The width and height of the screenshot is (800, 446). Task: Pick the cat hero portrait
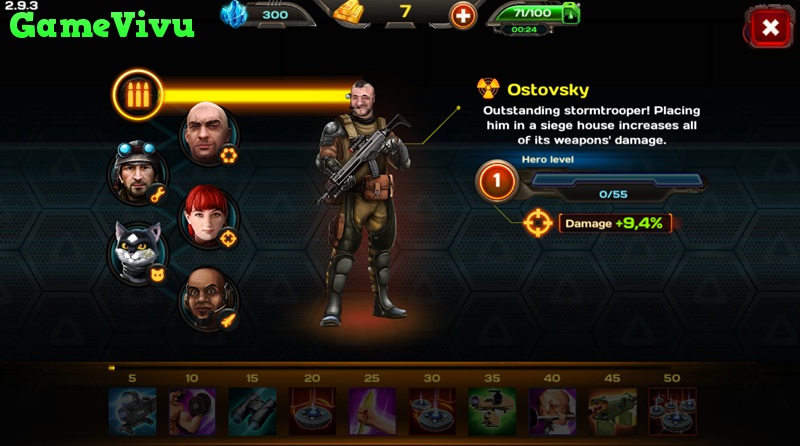tap(136, 251)
